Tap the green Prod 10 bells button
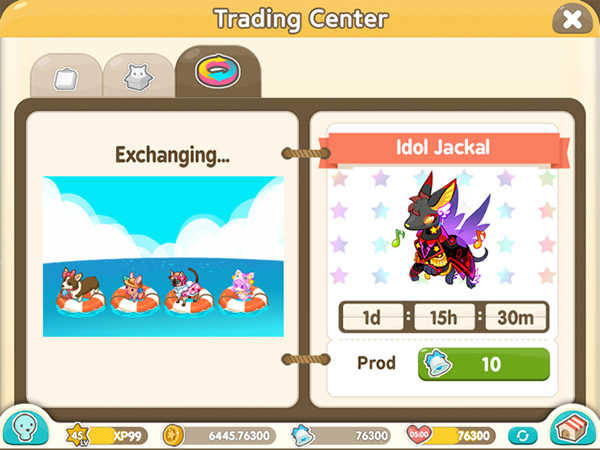The width and height of the screenshot is (600, 450). (483, 364)
